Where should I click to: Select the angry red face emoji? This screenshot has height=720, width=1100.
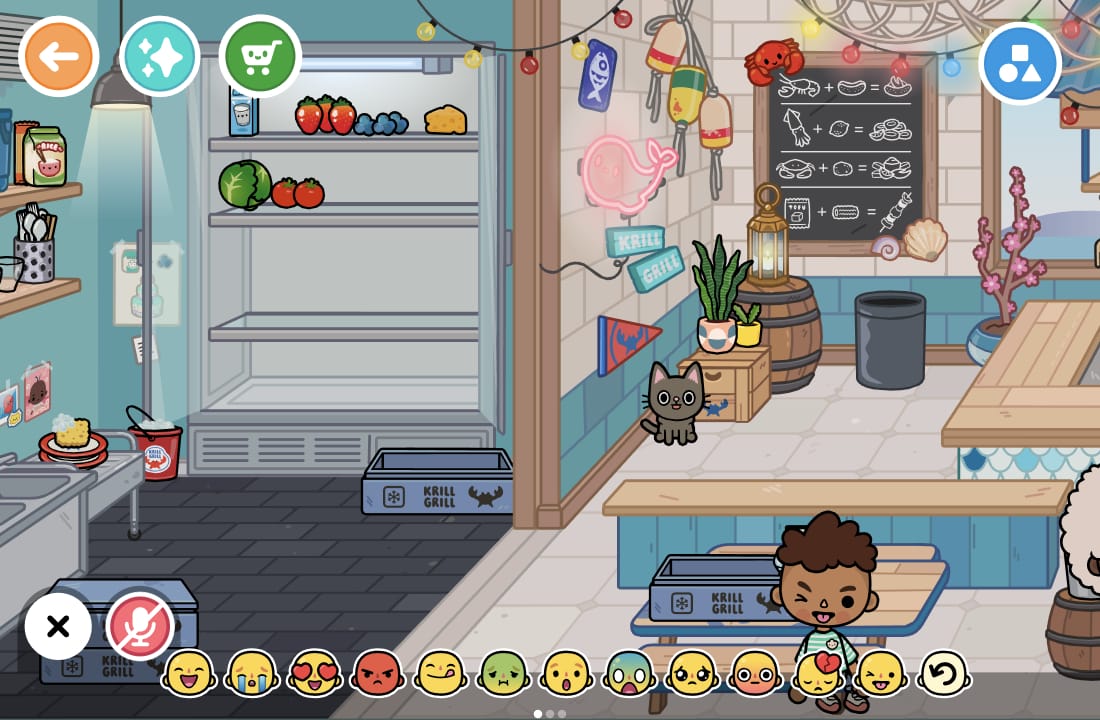pyautogui.click(x=378, y=674)
